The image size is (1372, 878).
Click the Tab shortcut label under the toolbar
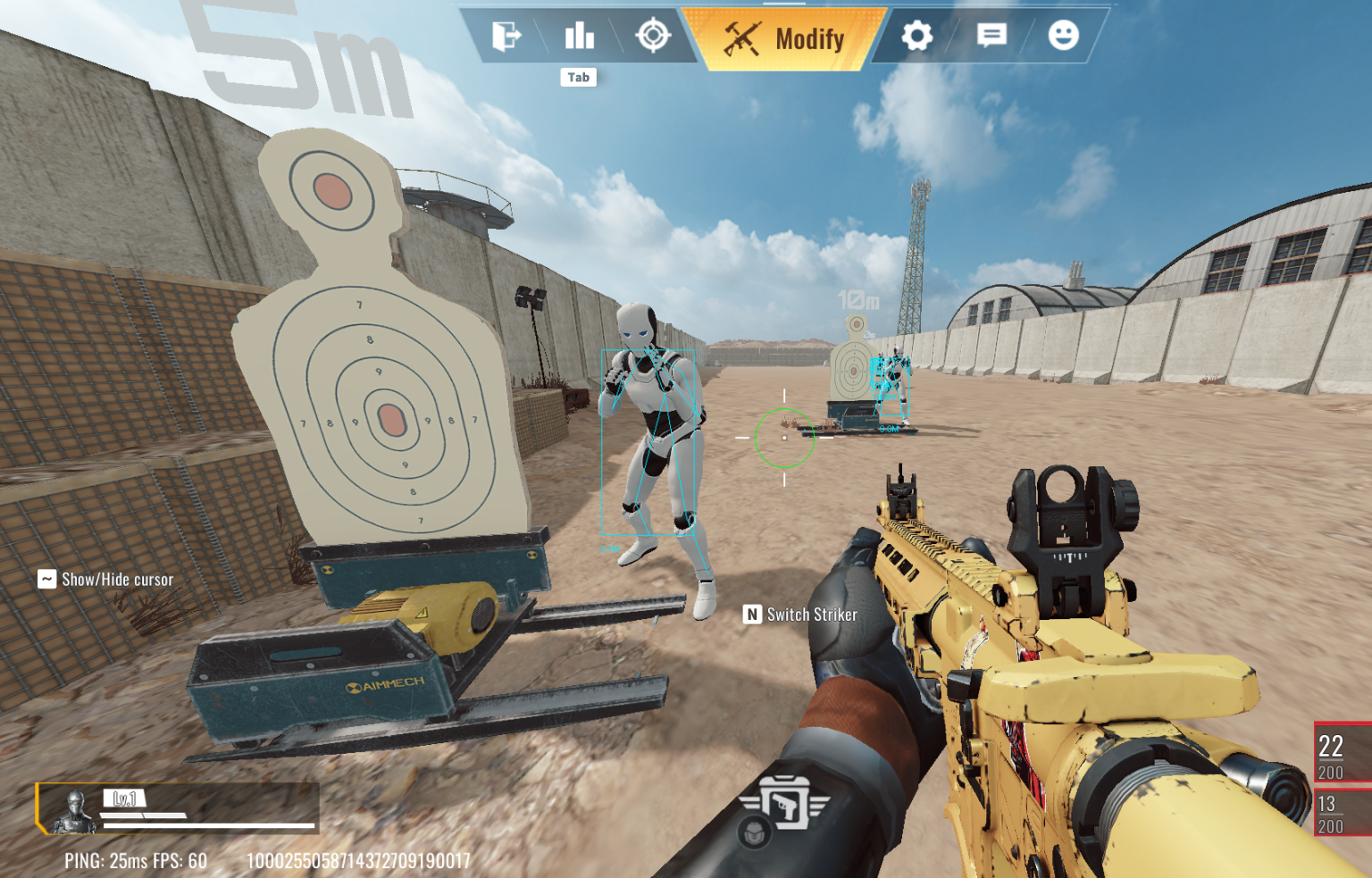pyautogui.click(x=579, y=77)
